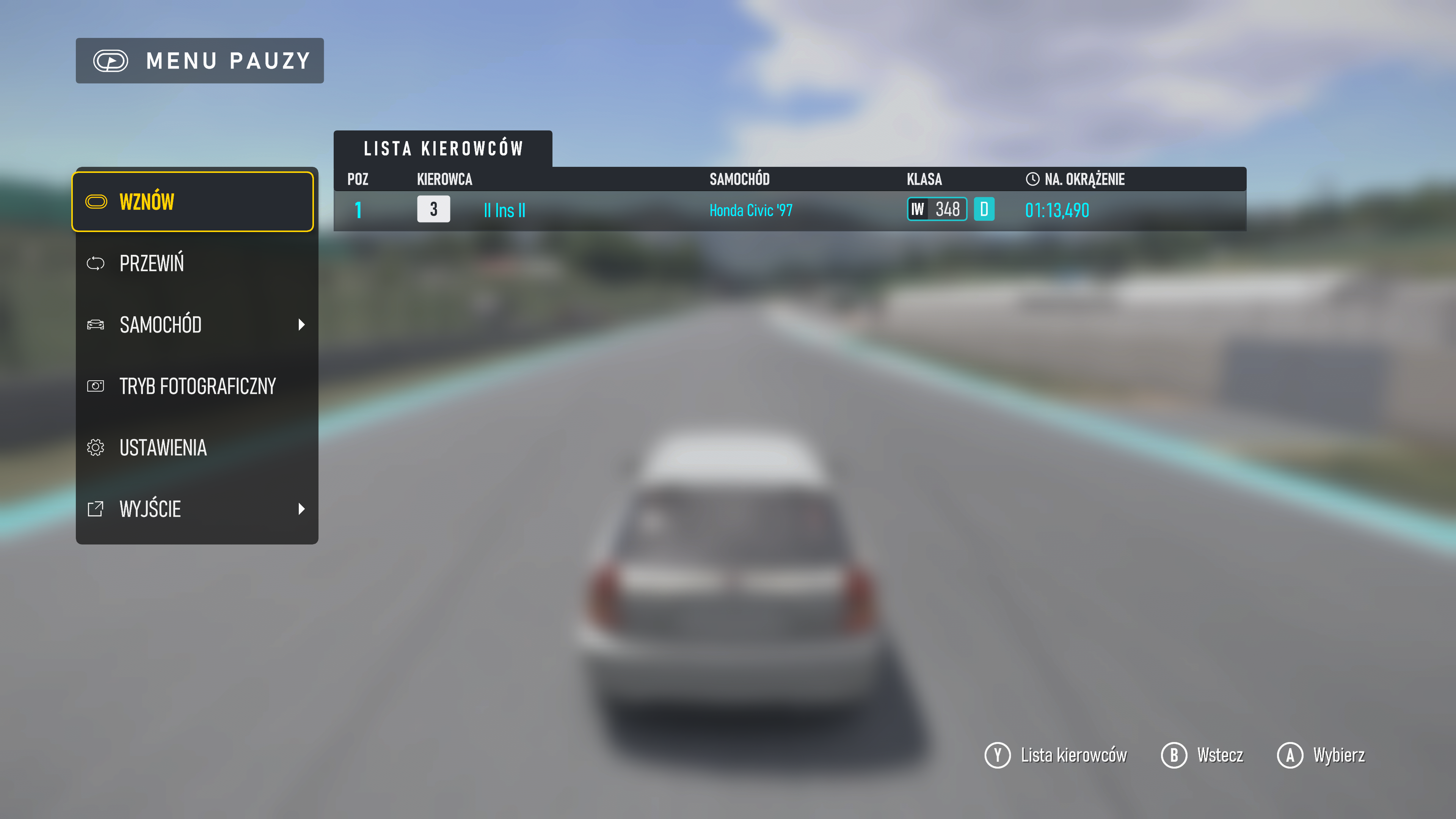Select driver row II Ins II
The image size is (1456, 819).
point(789,210)
